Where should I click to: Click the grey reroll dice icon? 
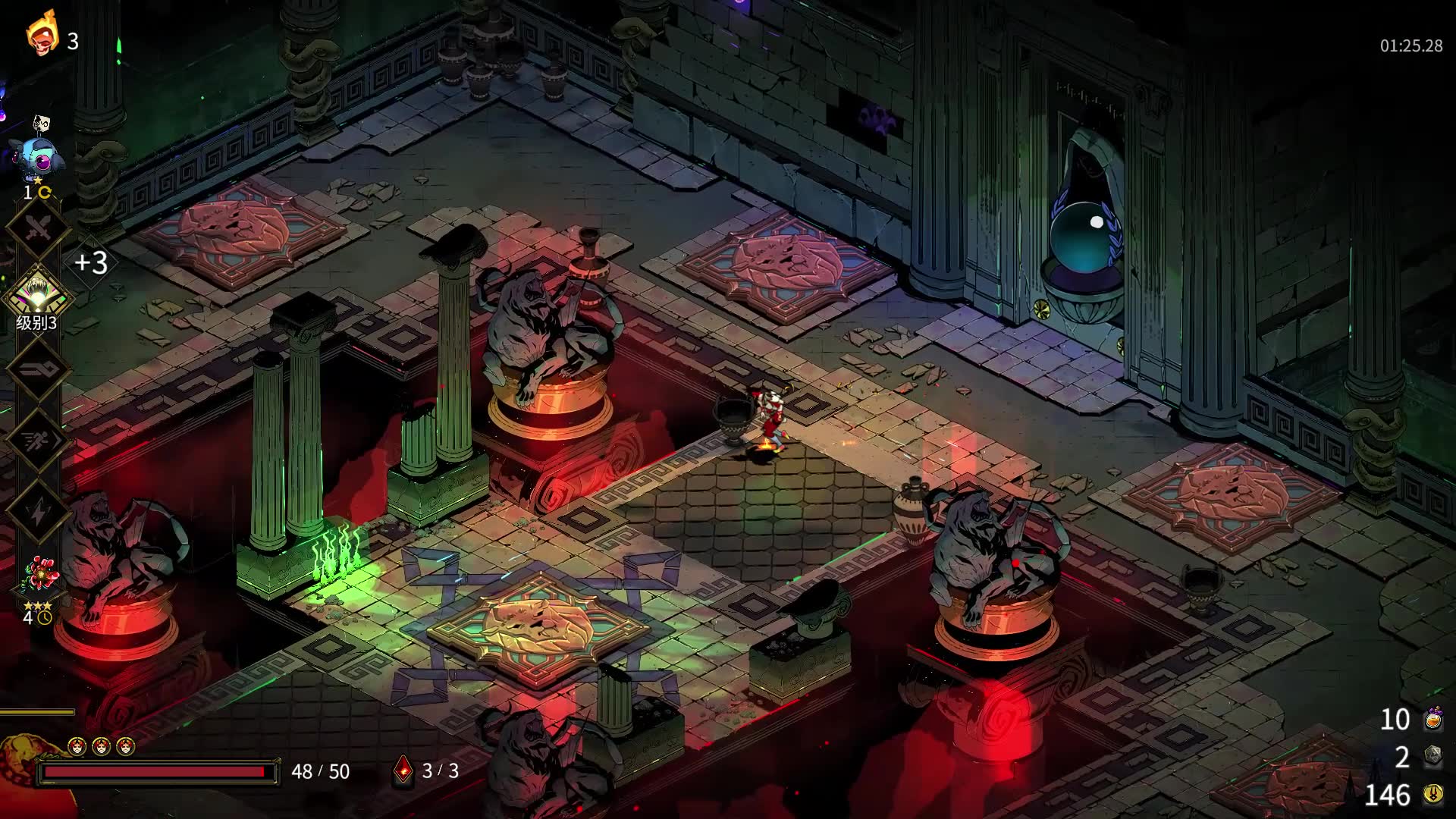pos(1432,756)
